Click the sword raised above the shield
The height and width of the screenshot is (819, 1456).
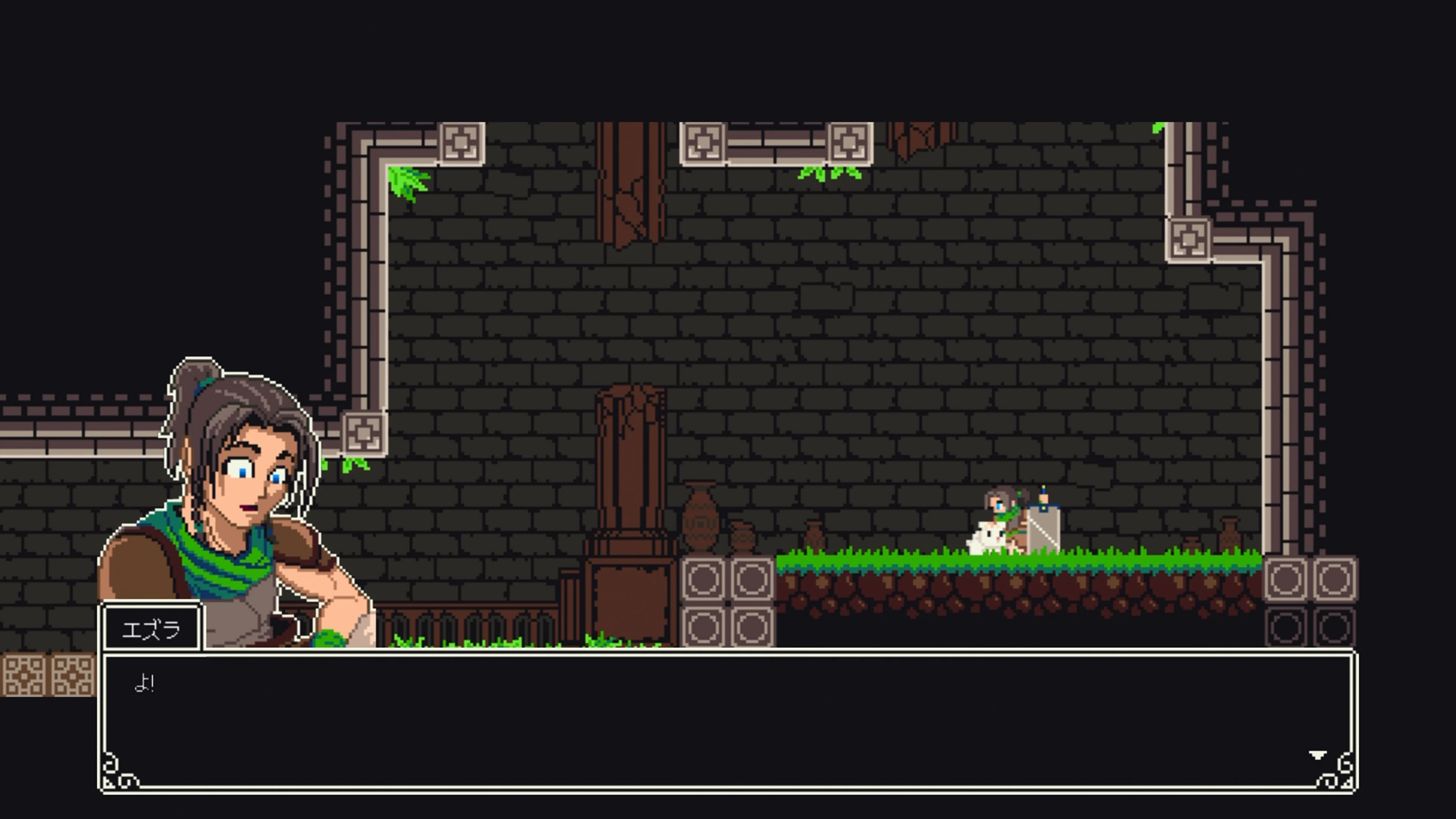pyautogui.click(x=1044, y=494)
